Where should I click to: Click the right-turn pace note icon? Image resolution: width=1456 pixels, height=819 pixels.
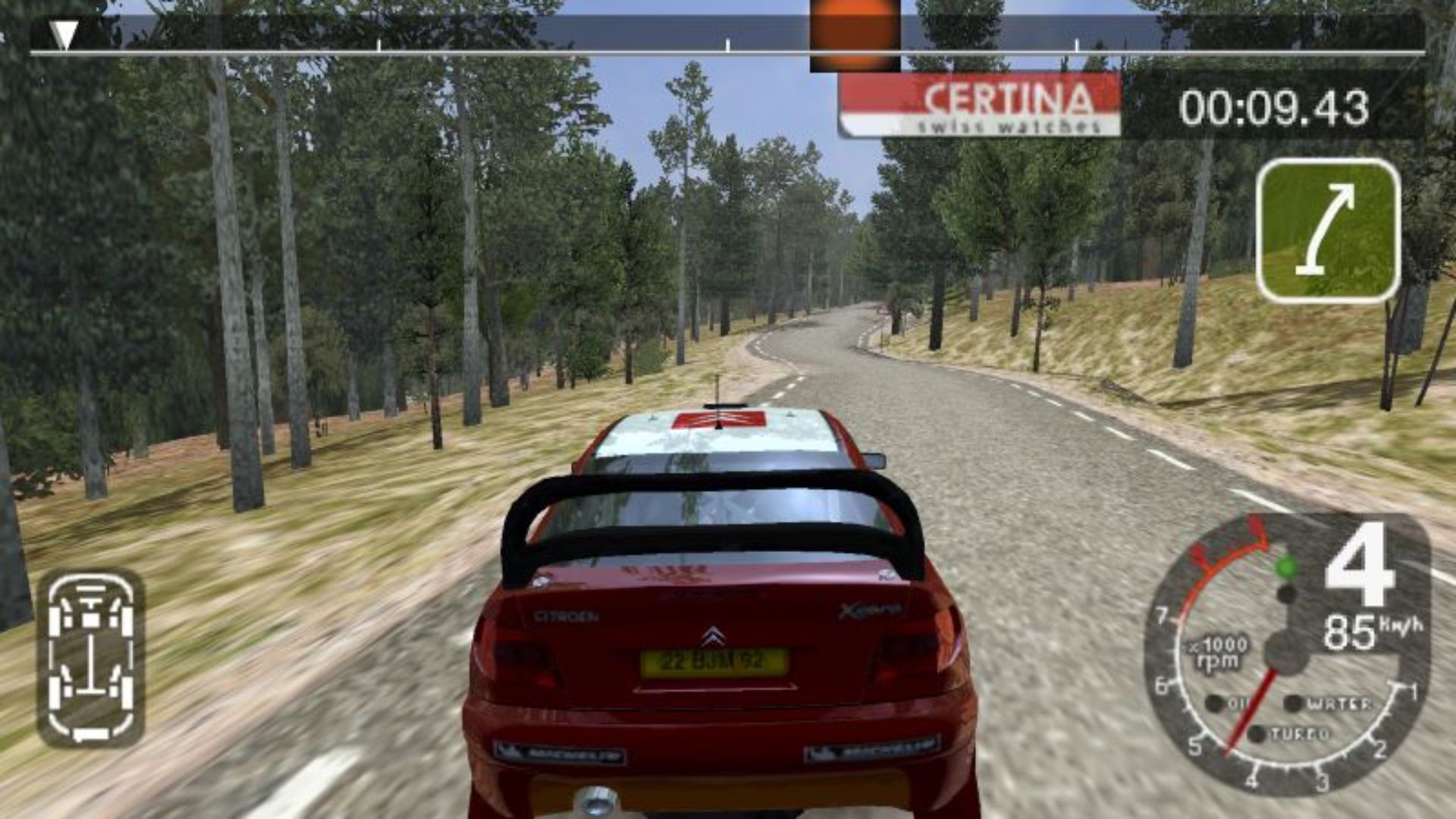tap(1328, 231)
